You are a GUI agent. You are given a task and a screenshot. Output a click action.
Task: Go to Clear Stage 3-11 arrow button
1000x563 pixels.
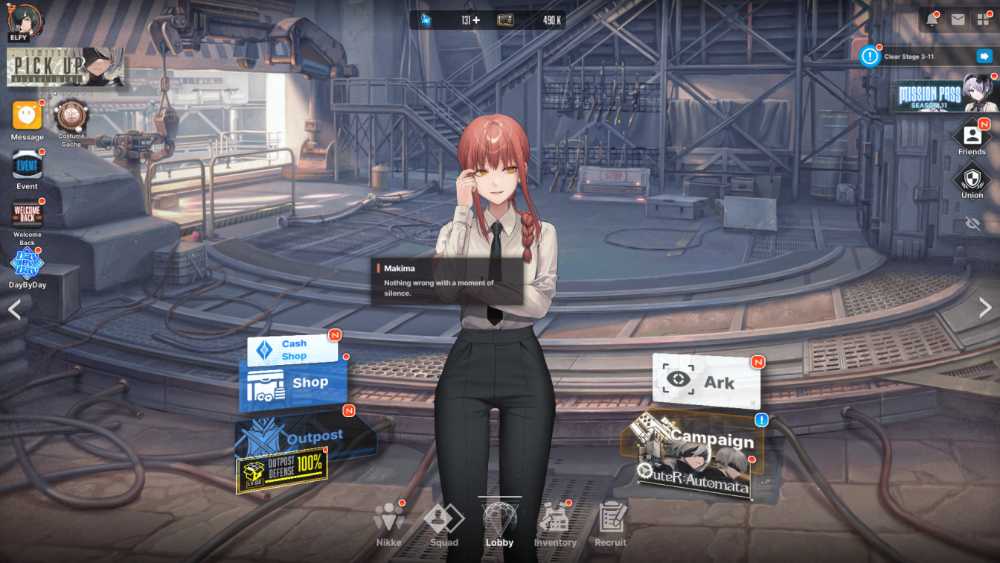[984, 56]
